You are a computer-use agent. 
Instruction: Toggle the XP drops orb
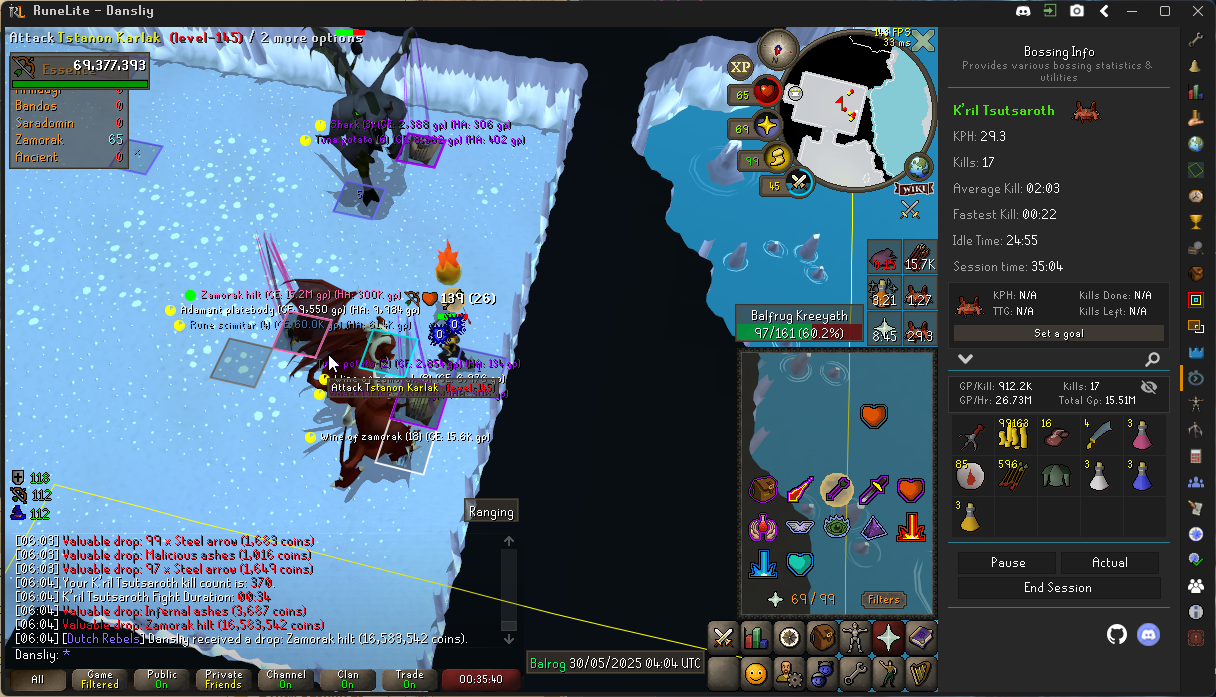pyautogui.click(x=741, y=67)
